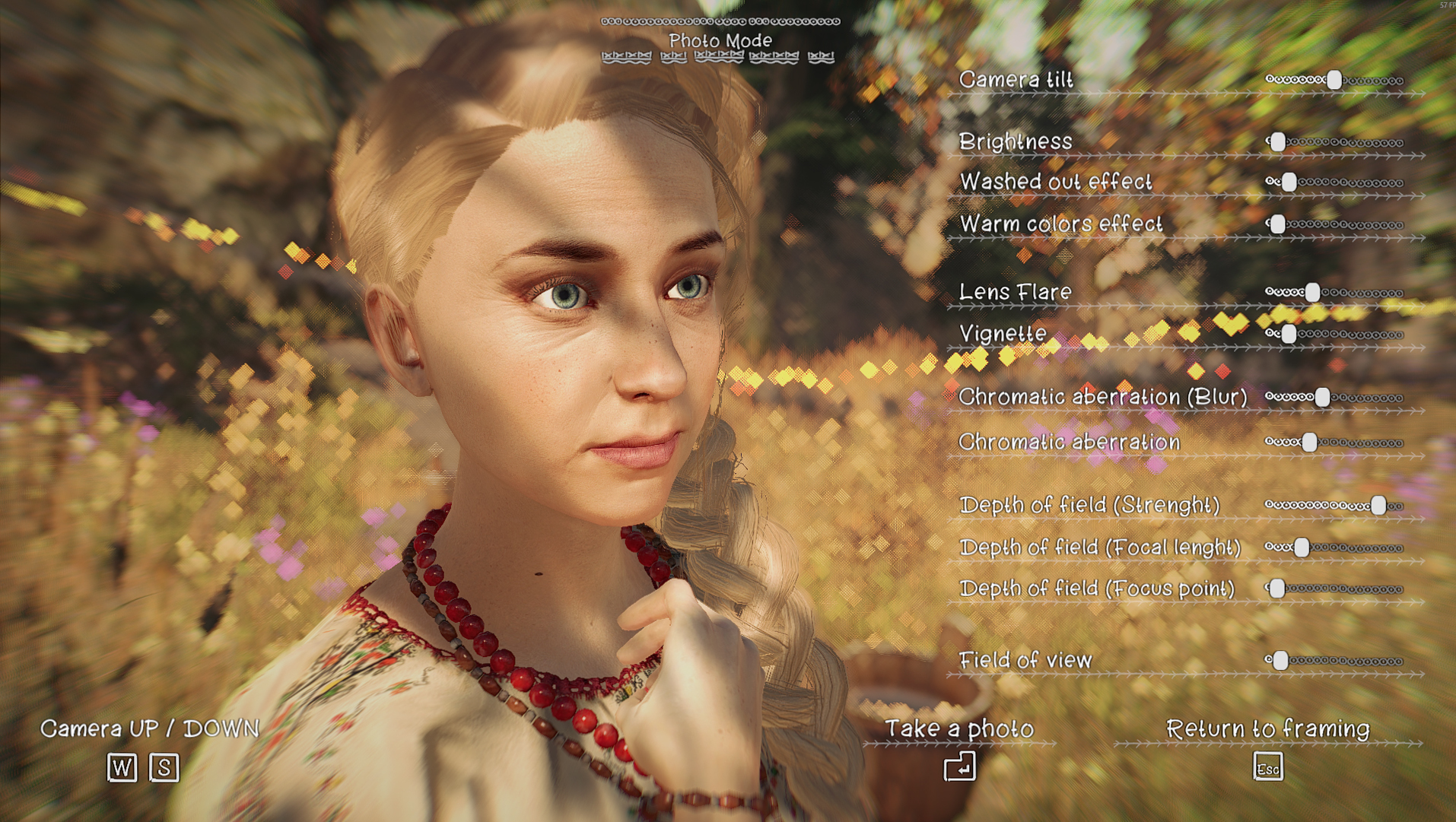Adjust Depth of field (Focal lenght) slider
Screen dimensions: 1456x822
click(1302, 547)
